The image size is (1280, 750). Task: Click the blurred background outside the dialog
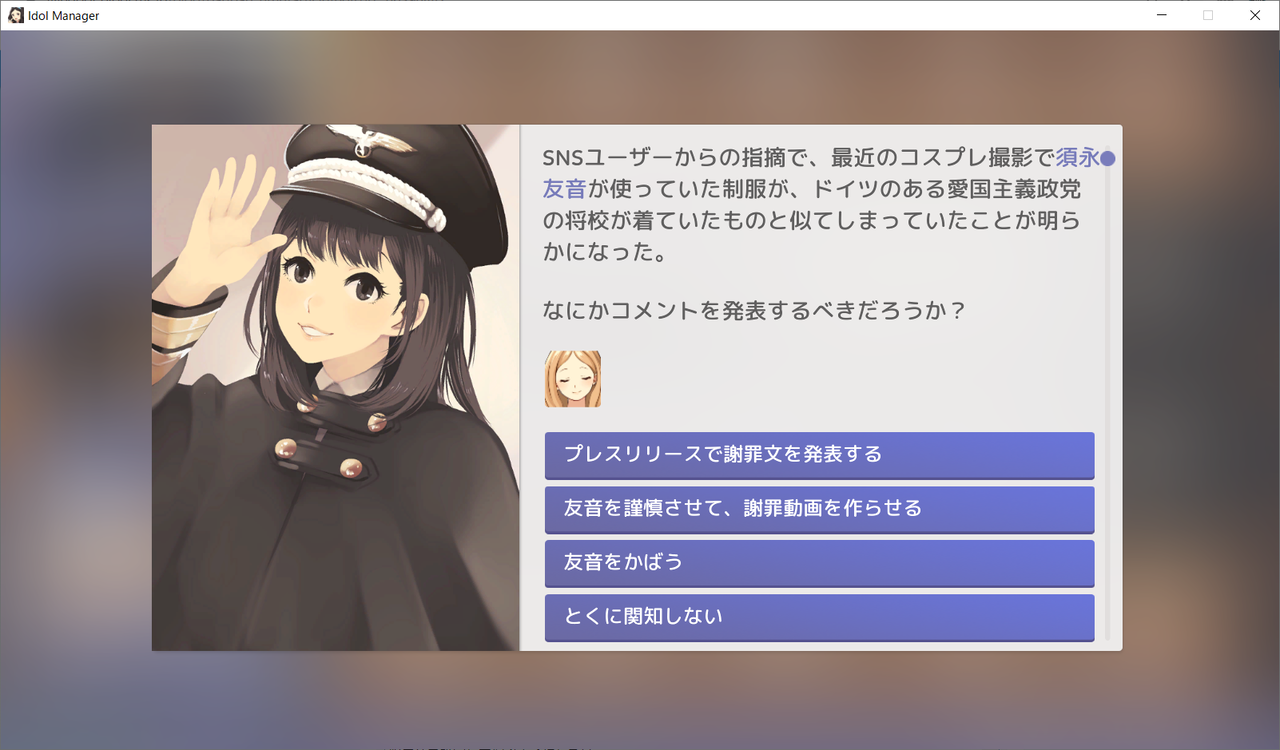(80, 400)
